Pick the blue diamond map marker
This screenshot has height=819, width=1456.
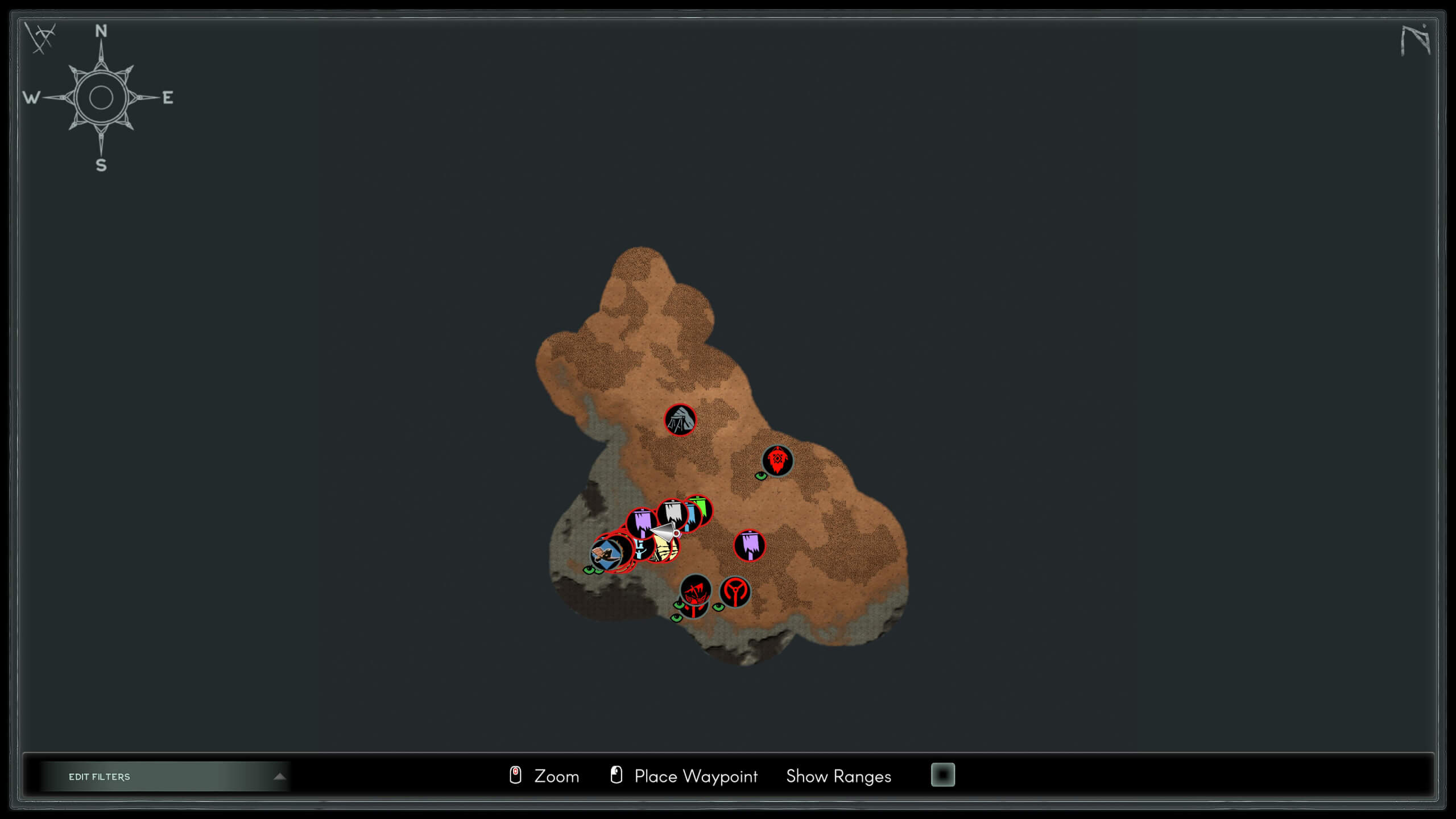tap(604, 553)
